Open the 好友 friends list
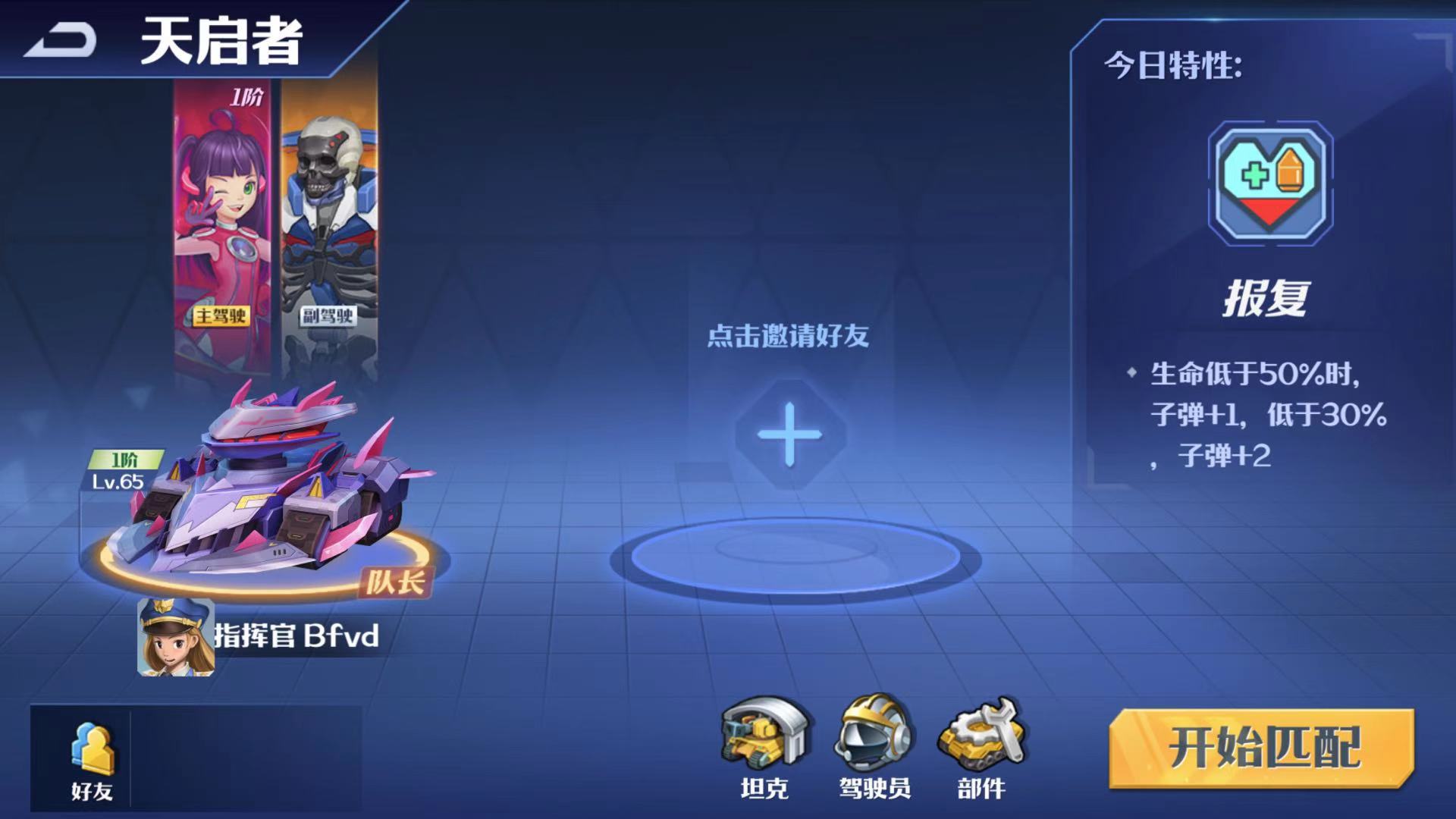1456x819 pixels. point(92,759)
